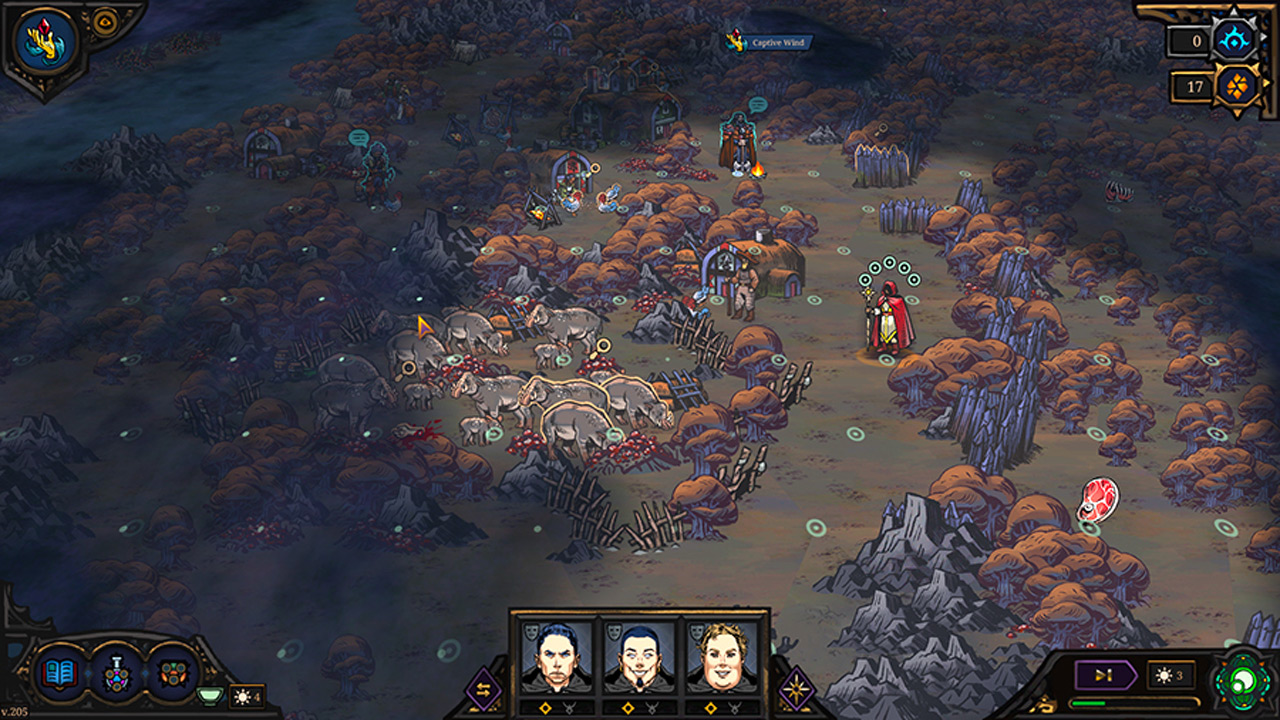
Task: Click the purple end turn arrow button
Action: tap(1104, 675)
